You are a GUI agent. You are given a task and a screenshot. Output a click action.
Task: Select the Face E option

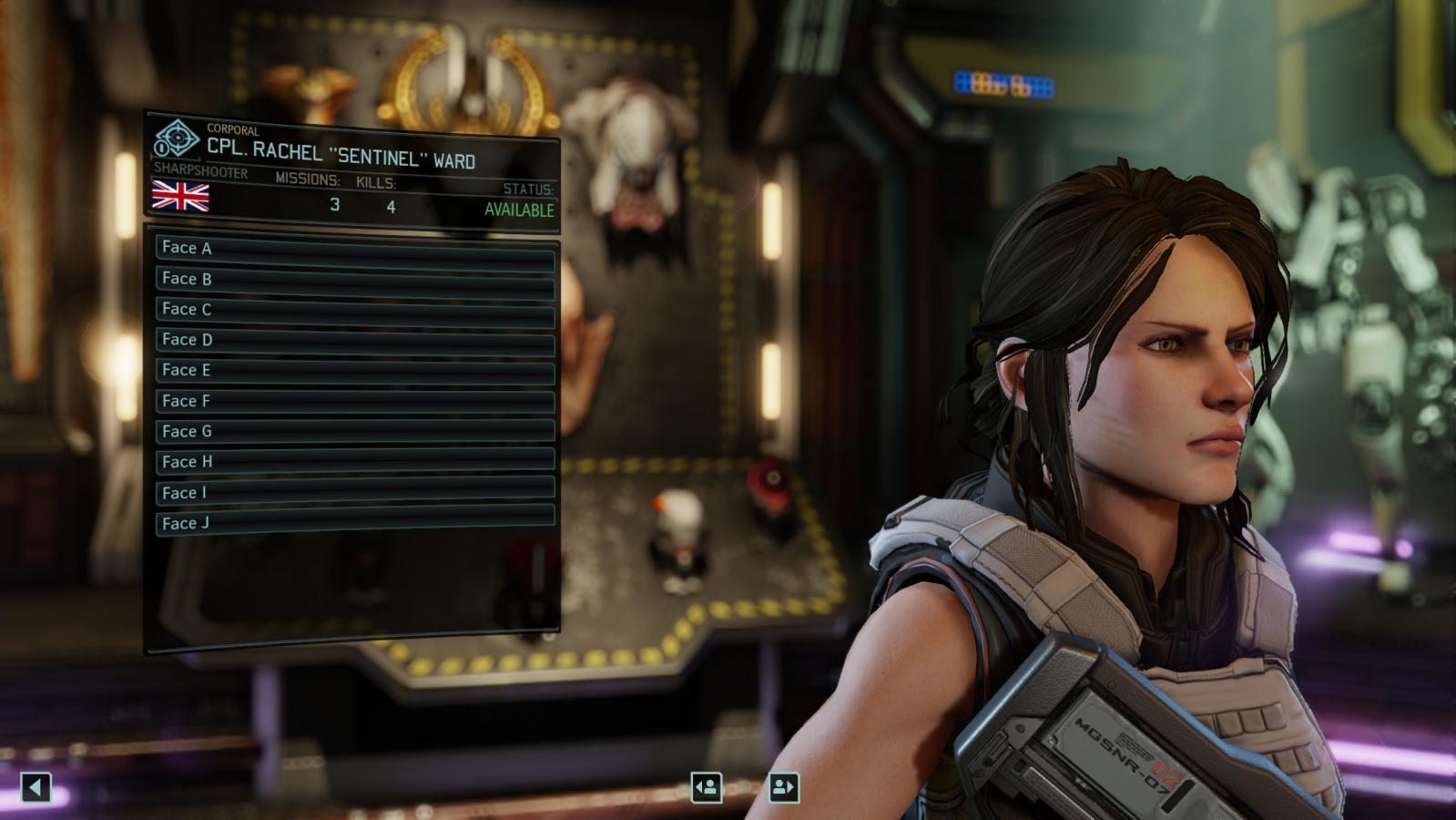[355, 370]
